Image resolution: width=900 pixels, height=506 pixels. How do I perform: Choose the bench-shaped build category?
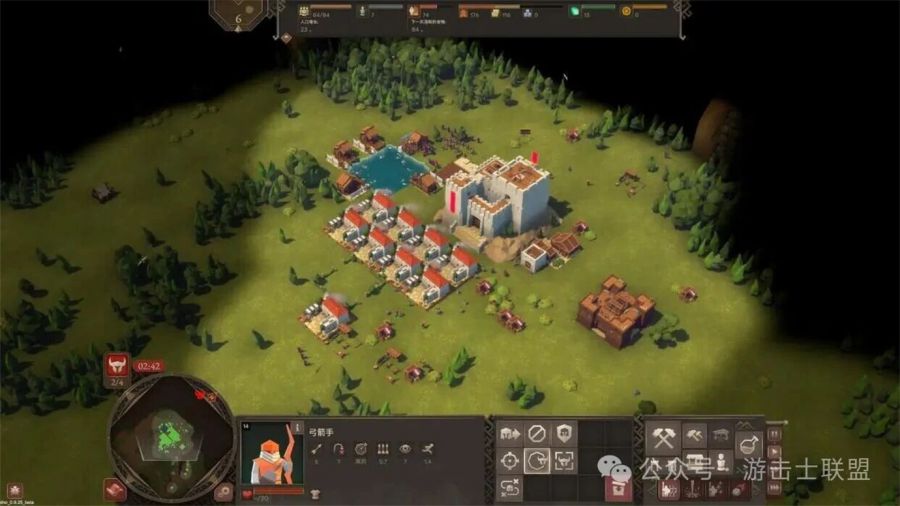[x=722, y=436]
